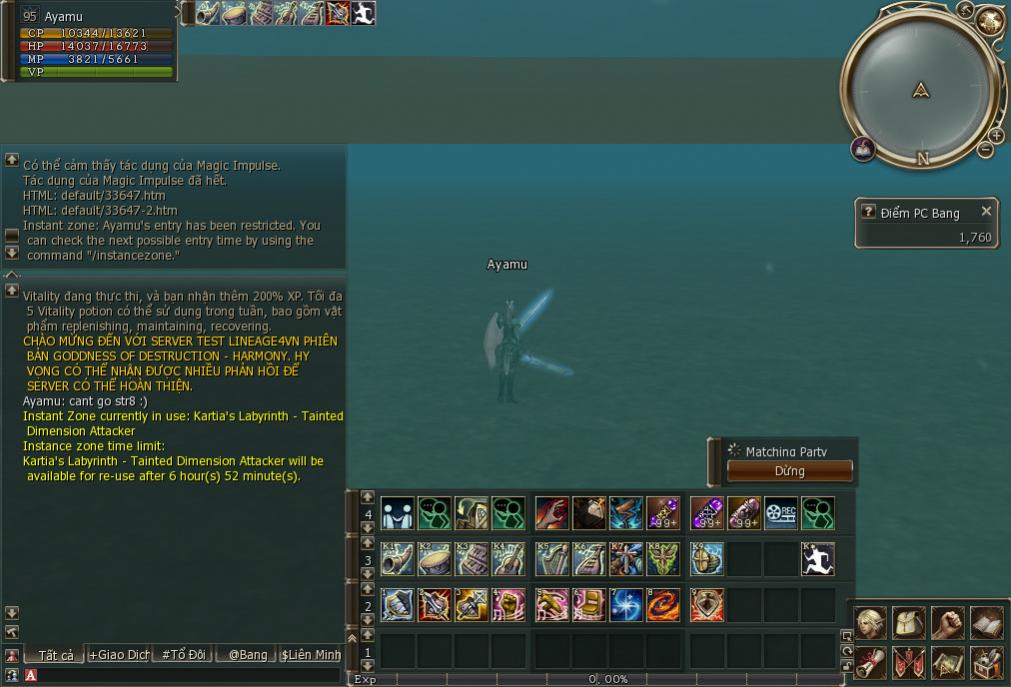Activate the REC video recording hotbar icon
The width and height of the screenshot is (1011, 687).
(780, 514)
